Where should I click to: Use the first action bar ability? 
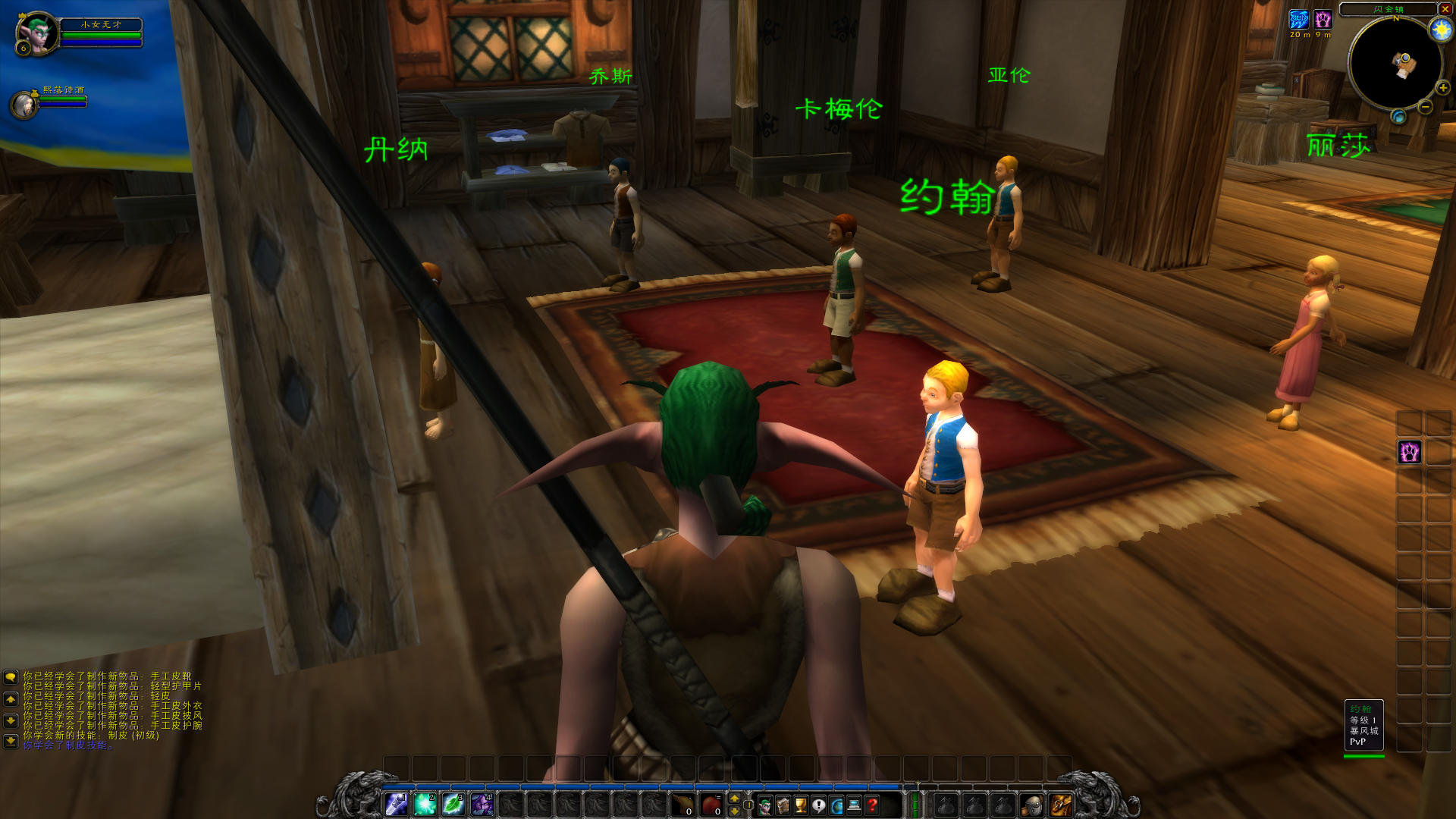tap(397, 805)
